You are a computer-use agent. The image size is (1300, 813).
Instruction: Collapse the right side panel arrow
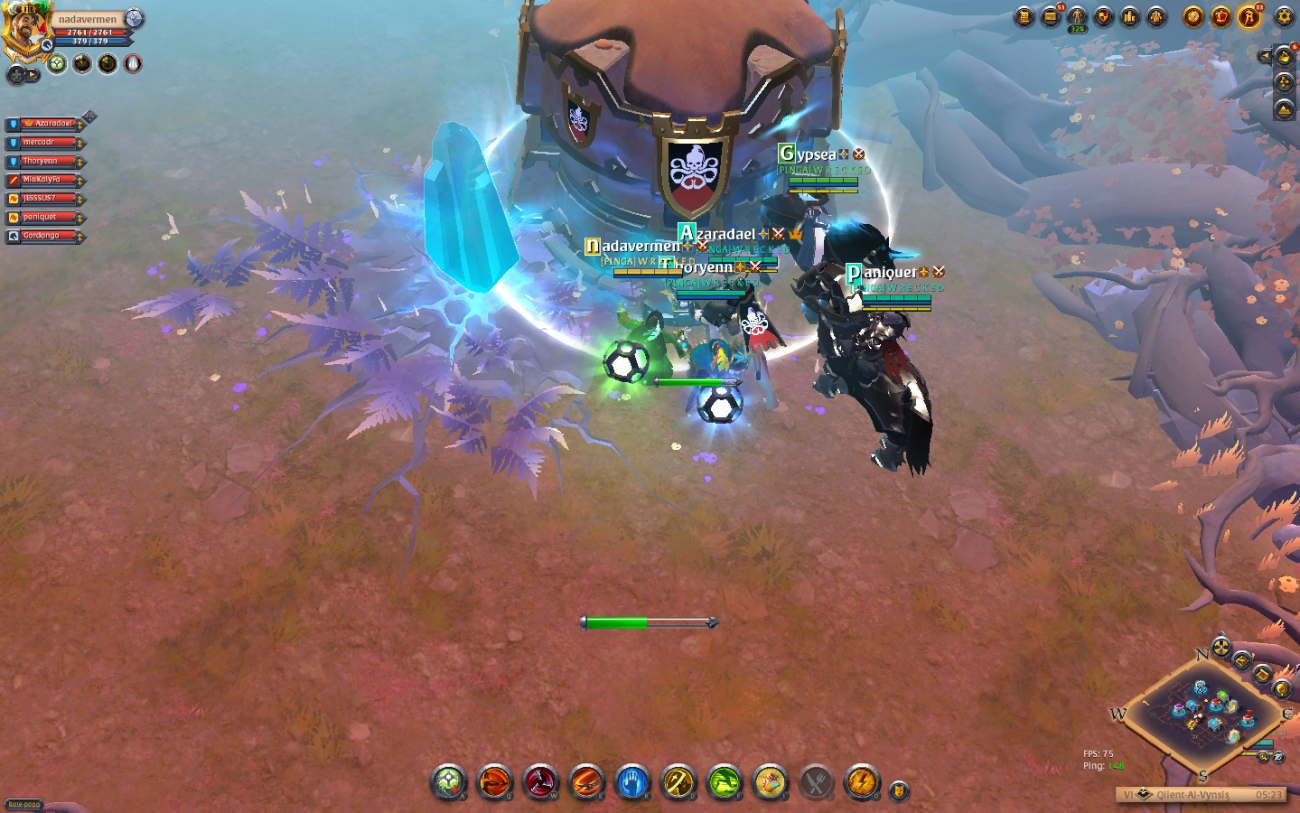coord(1265,56)
